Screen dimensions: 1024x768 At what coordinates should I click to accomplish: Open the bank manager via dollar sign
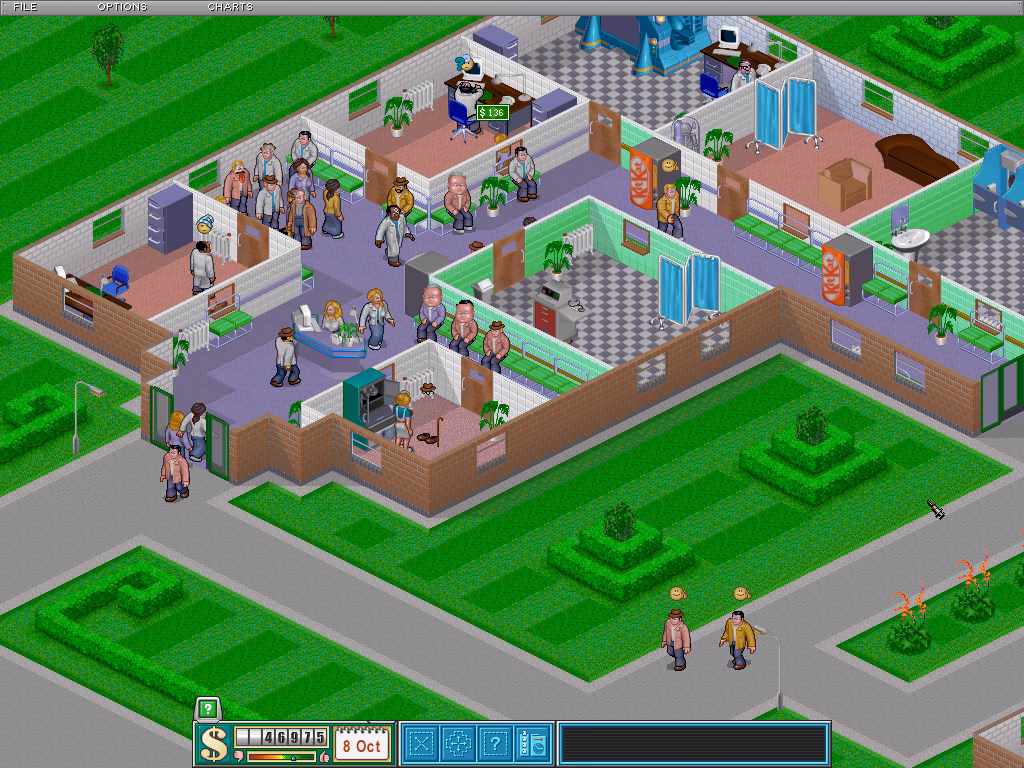[214, 744]
